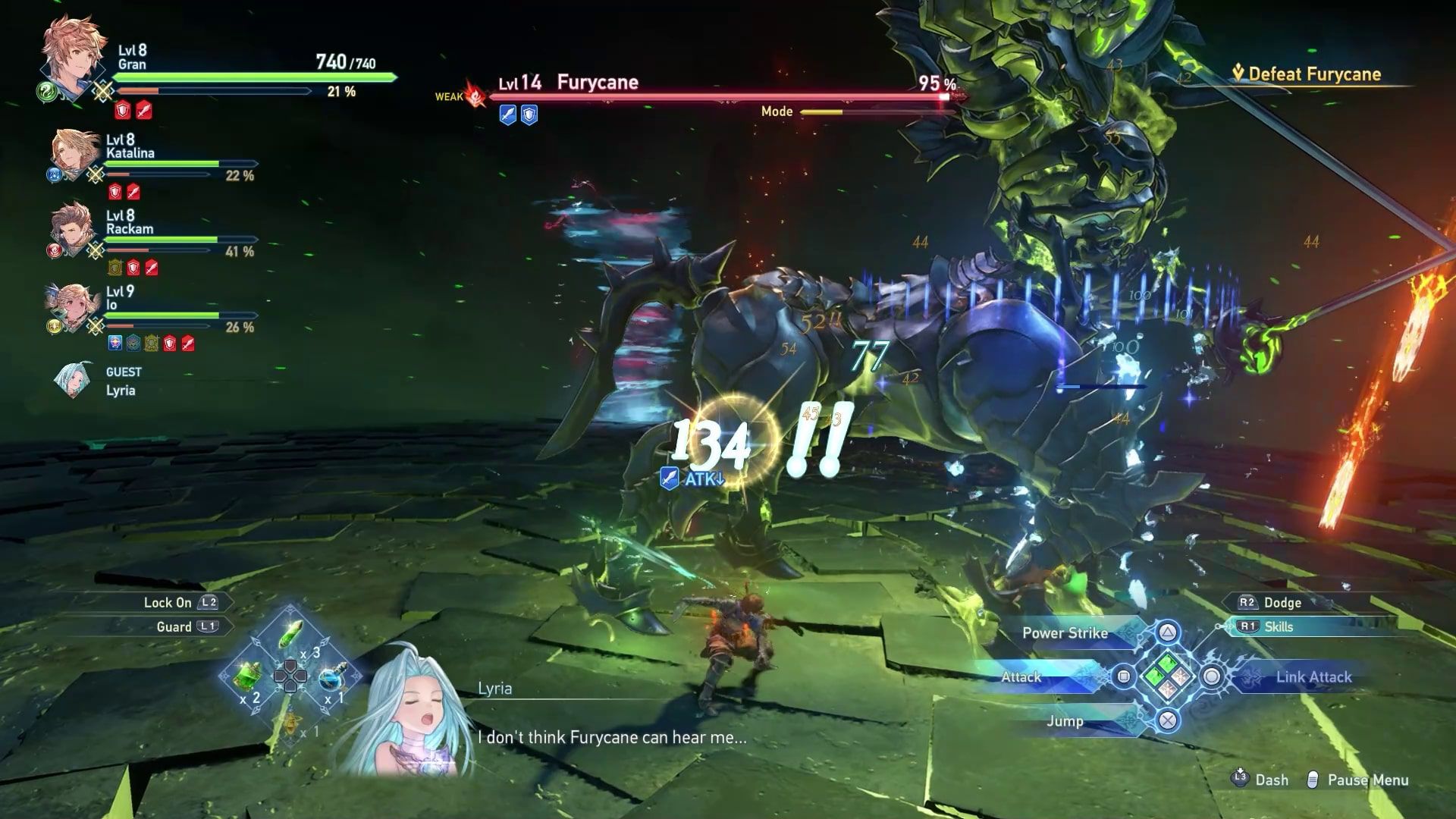Use the blue potion item slot
Viewport: 1456px width, 819px height.
click(331, 677)
